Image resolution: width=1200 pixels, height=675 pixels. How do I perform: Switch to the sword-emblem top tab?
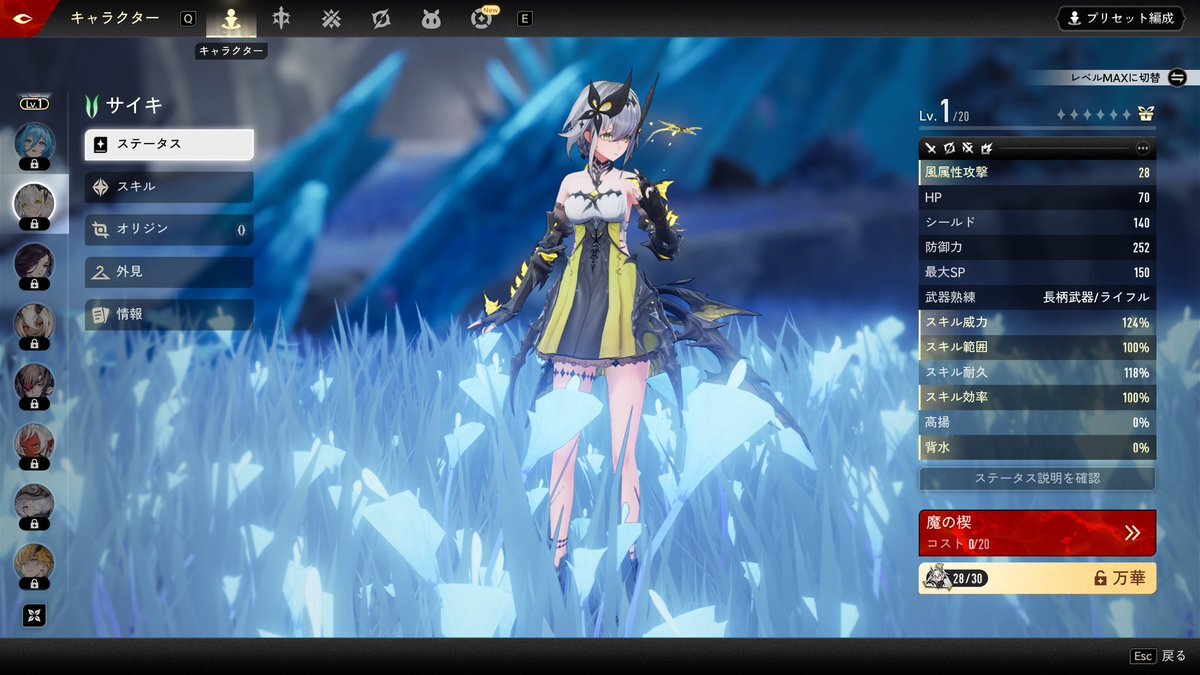point(282,19)
